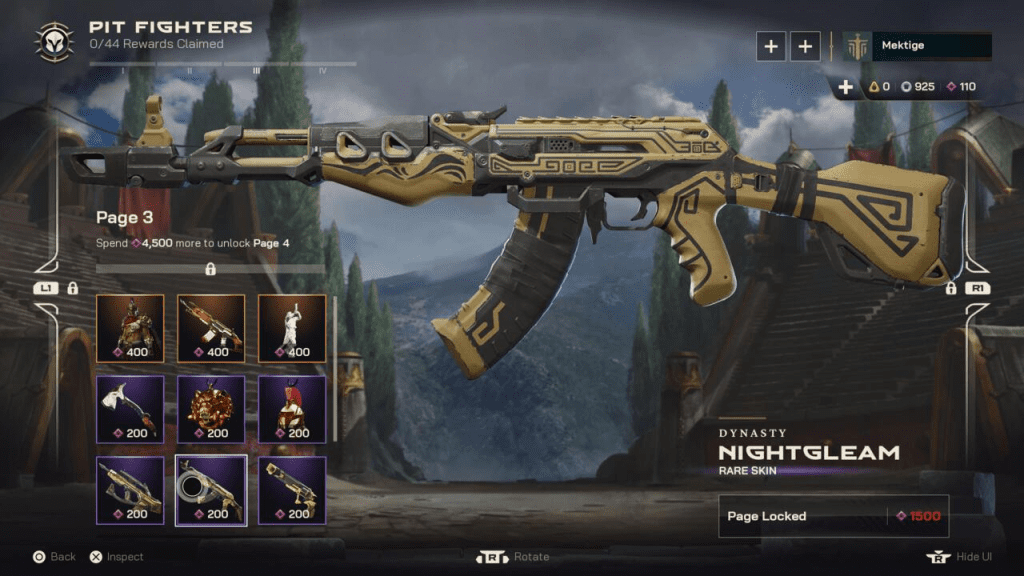Click the highlighted Nightgleam rifle skin tile

pyautogui.click(x=211, y=490)
